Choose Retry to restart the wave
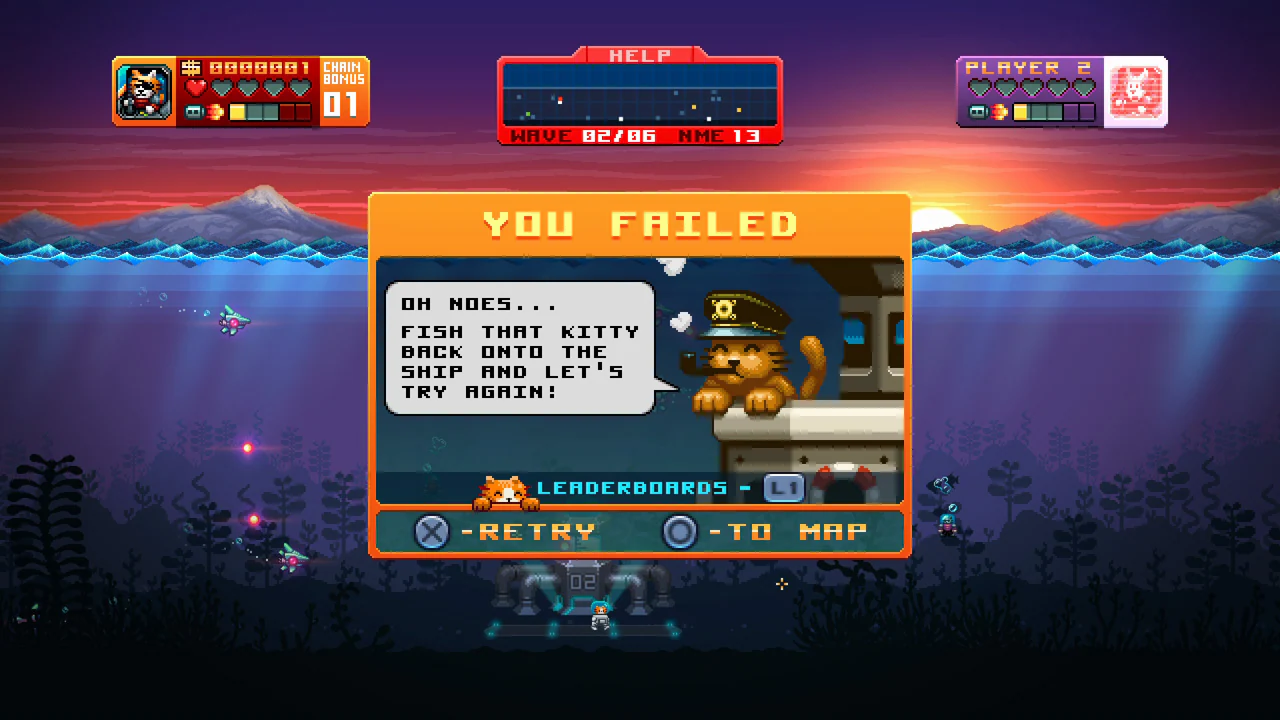 click(538, 531)
